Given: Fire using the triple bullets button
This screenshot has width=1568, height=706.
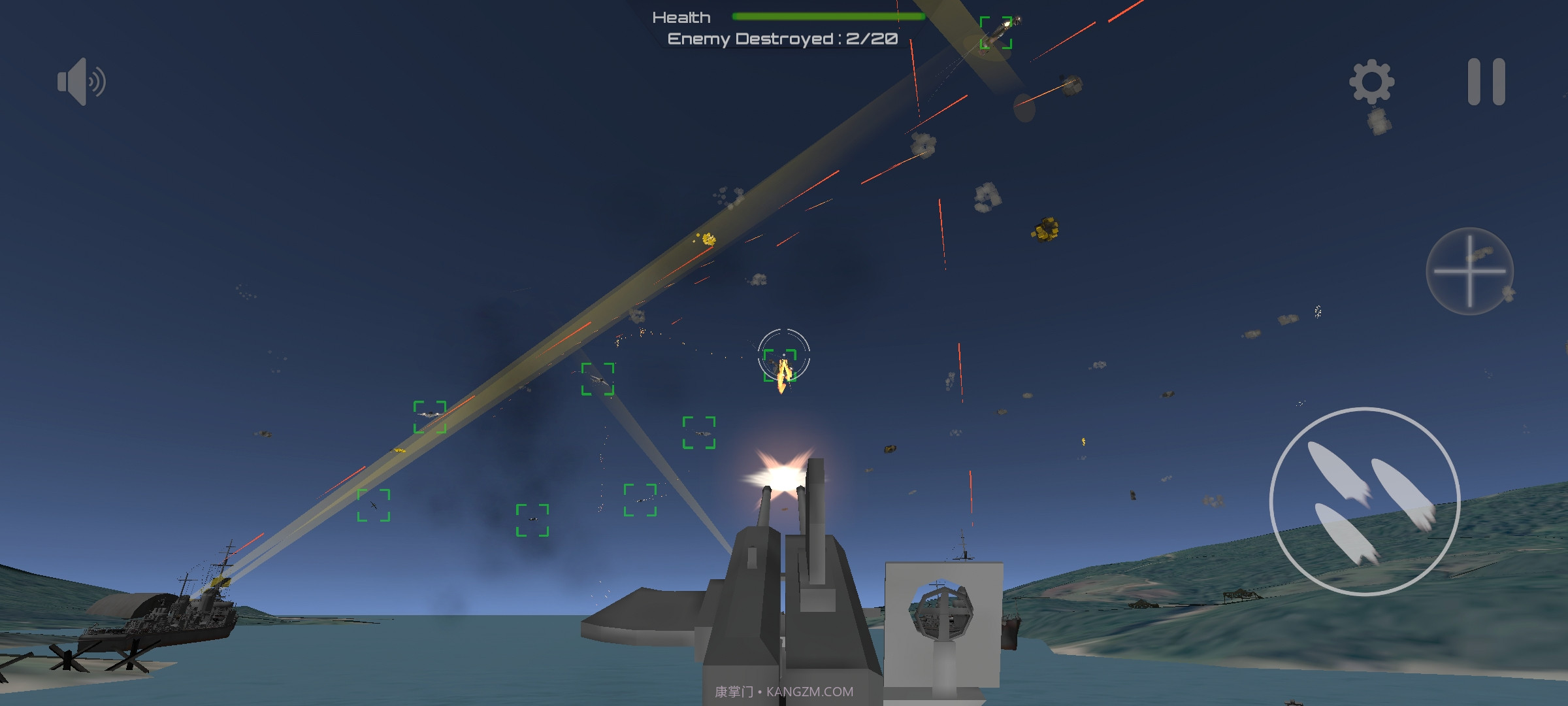Looking at the screenshot, I should (x=1364, y=501).
